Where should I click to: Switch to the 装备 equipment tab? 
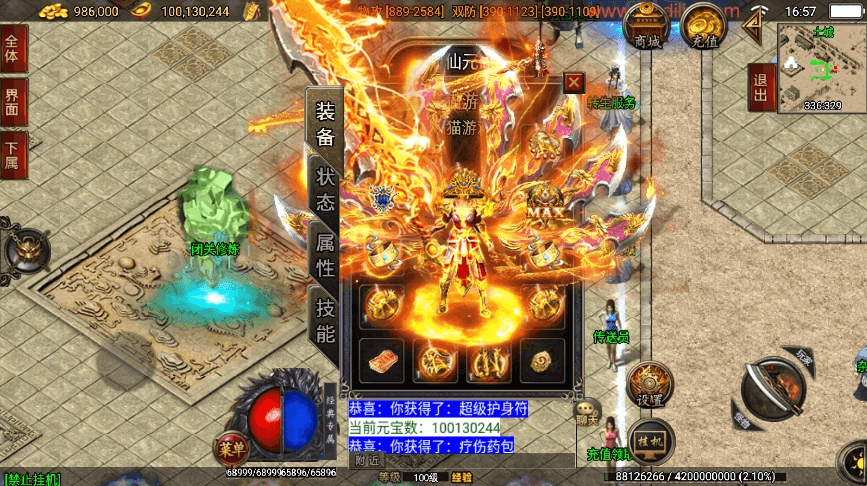pyautogui.click(x=324, y=123)
